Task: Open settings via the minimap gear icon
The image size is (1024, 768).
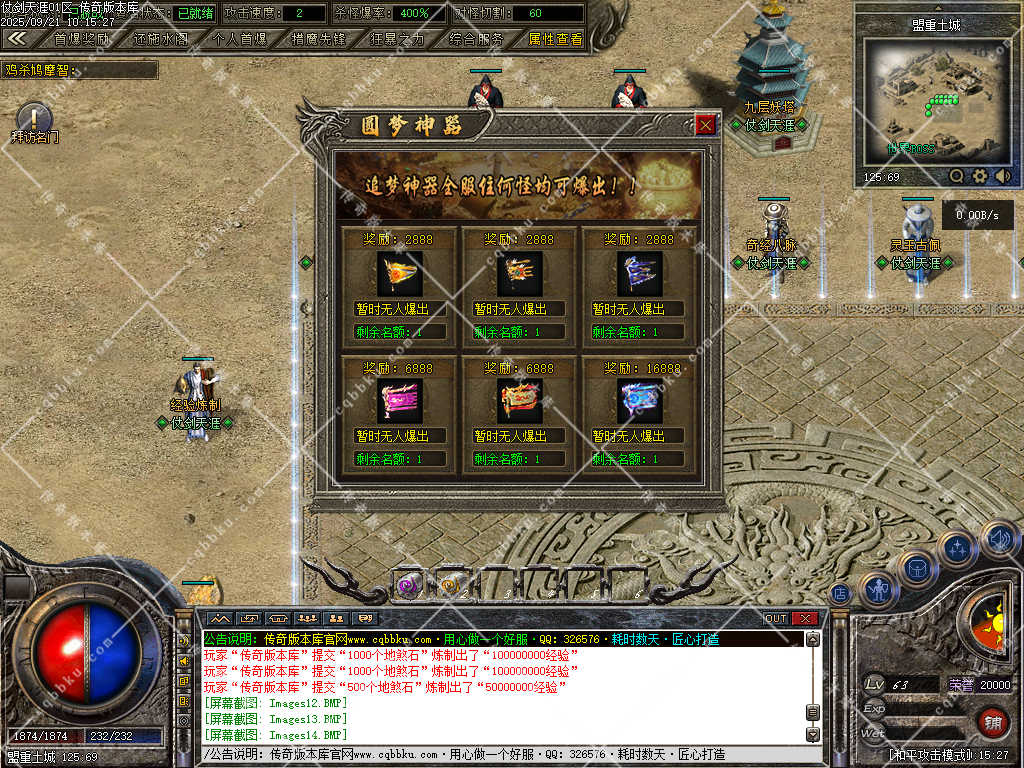Action: coord(980,176)
